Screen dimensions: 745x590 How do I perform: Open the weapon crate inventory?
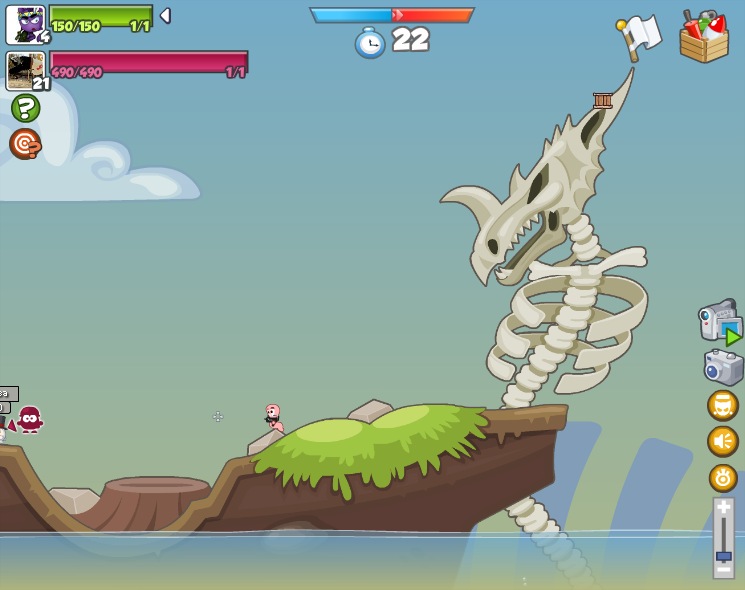pyautogui.click(x=704, y=38)
